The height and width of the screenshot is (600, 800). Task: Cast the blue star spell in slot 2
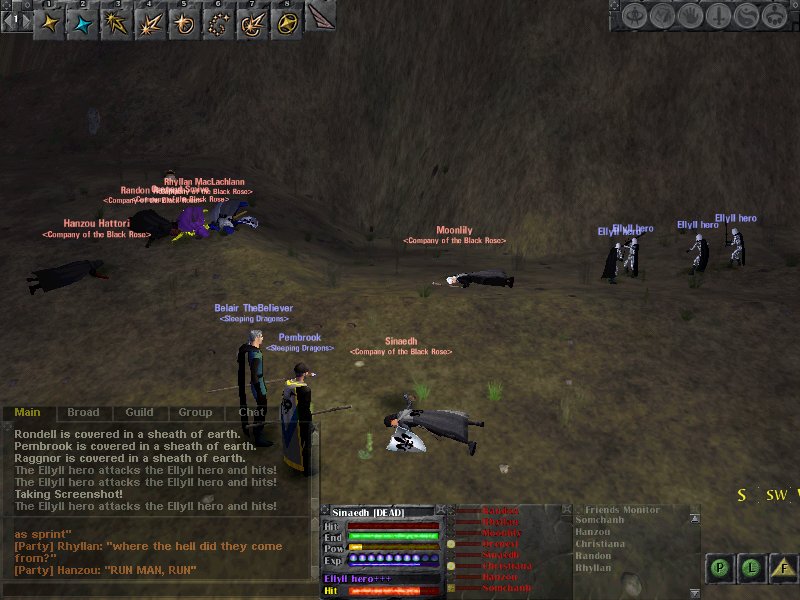pyautogui.click(x=83, y=22)
